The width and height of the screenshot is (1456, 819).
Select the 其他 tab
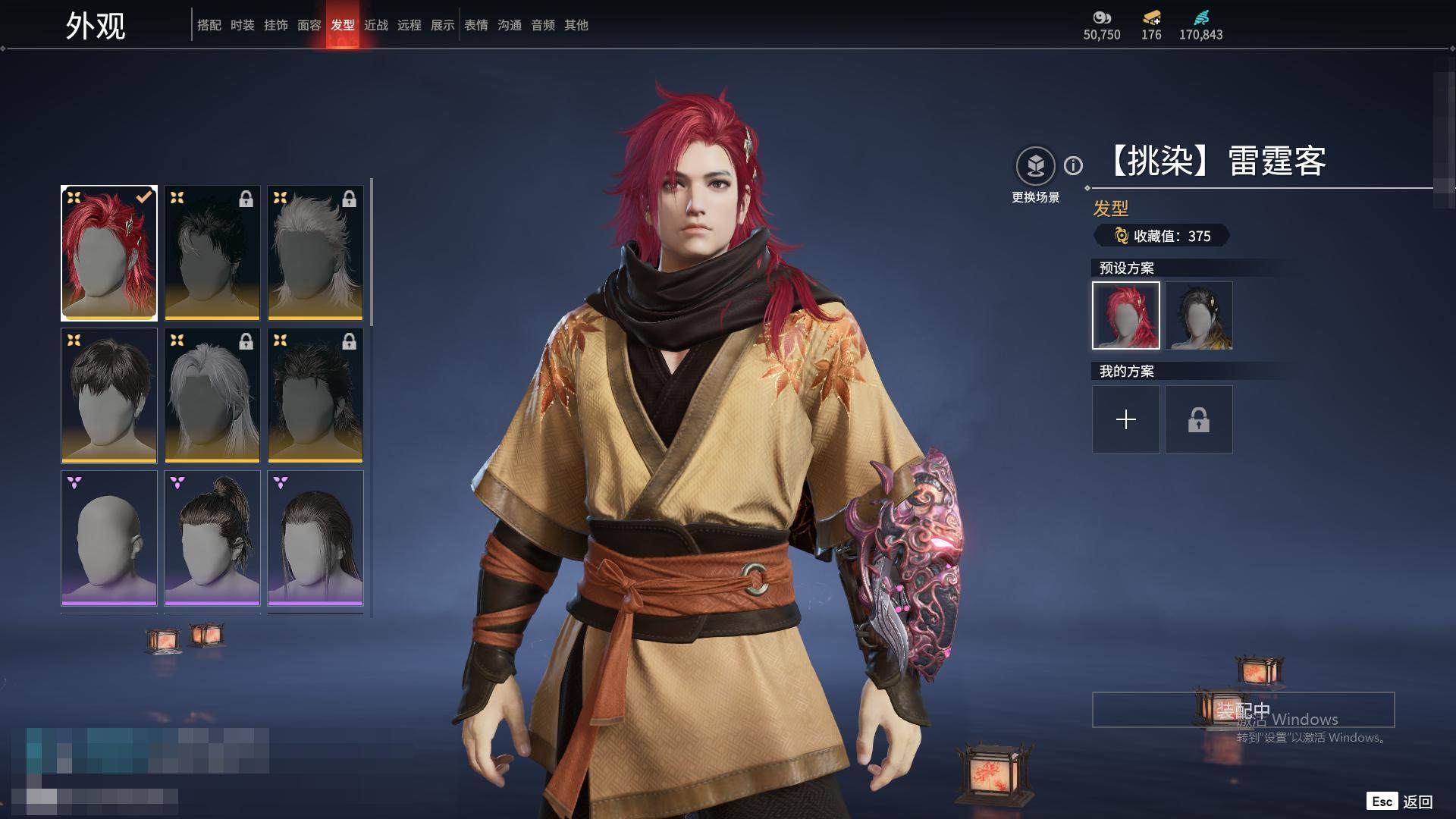(x=576, y=25)
